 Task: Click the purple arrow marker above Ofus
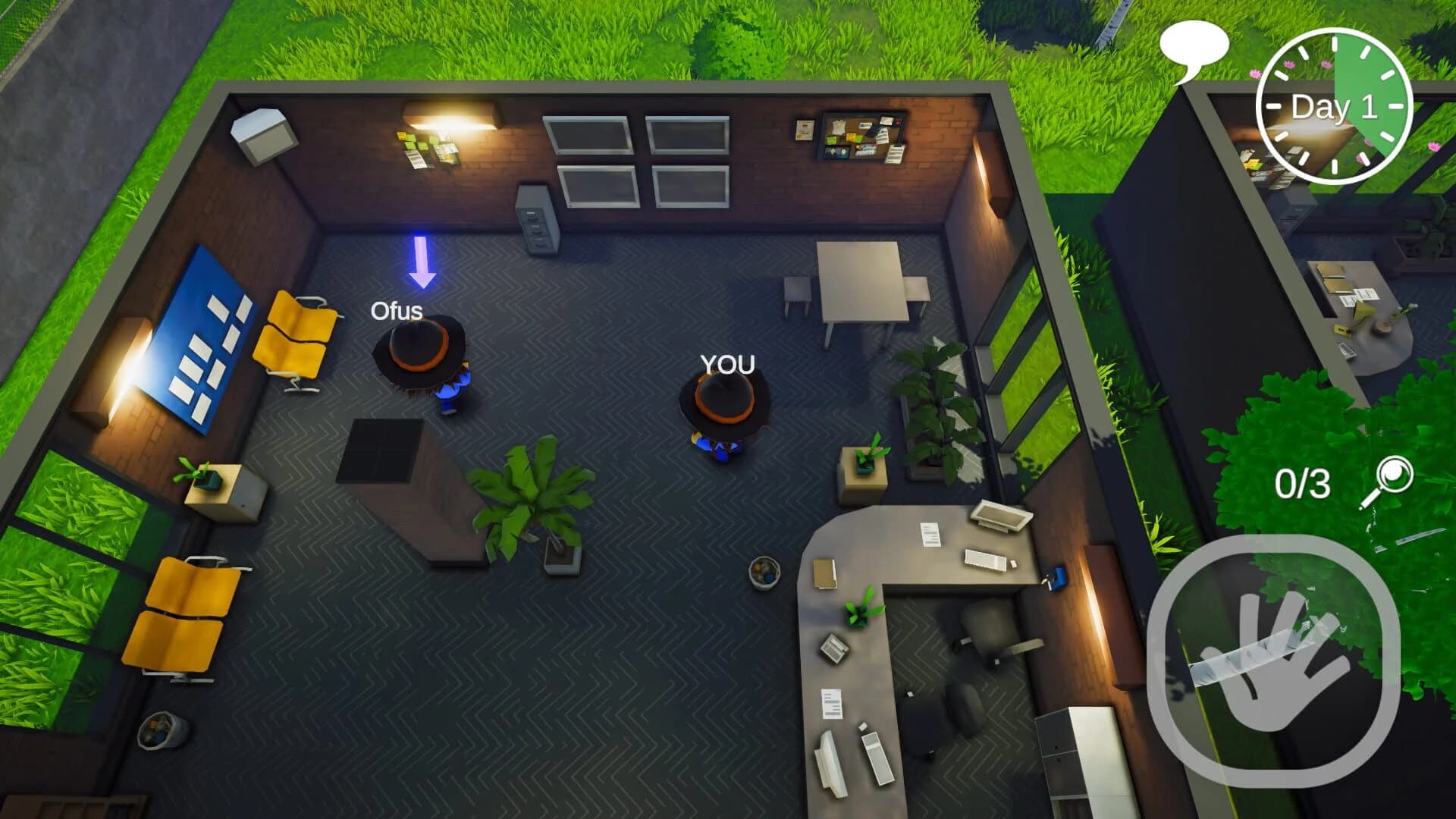click(422, 262)
